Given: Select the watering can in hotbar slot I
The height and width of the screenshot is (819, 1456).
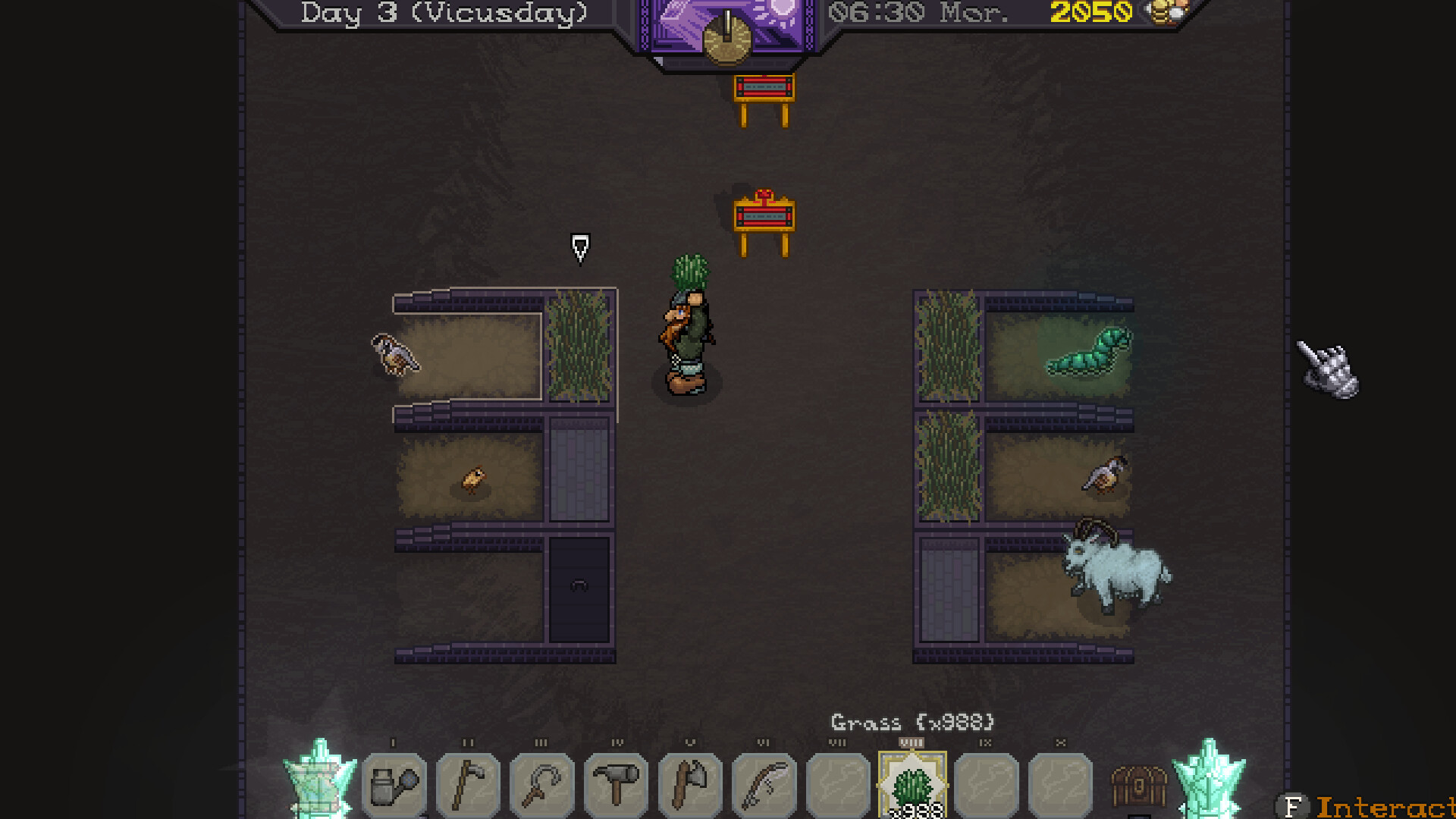Looking at the screenshot, I should pos(394,785).
